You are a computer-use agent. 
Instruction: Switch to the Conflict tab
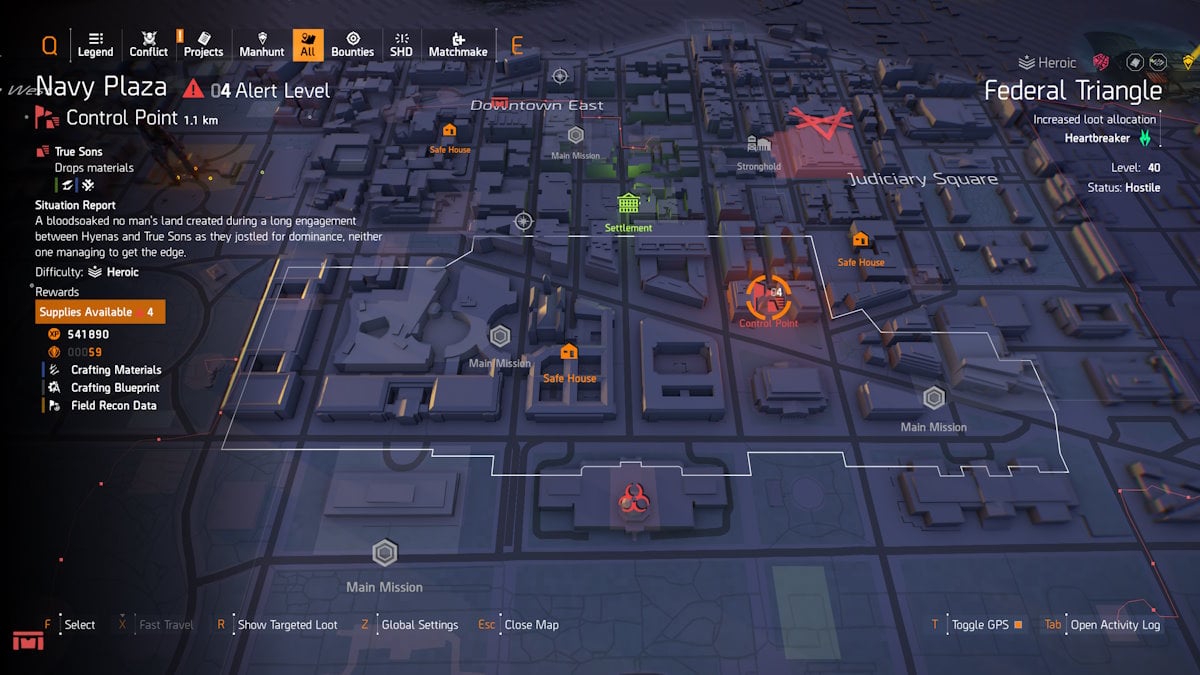[149, 45]
